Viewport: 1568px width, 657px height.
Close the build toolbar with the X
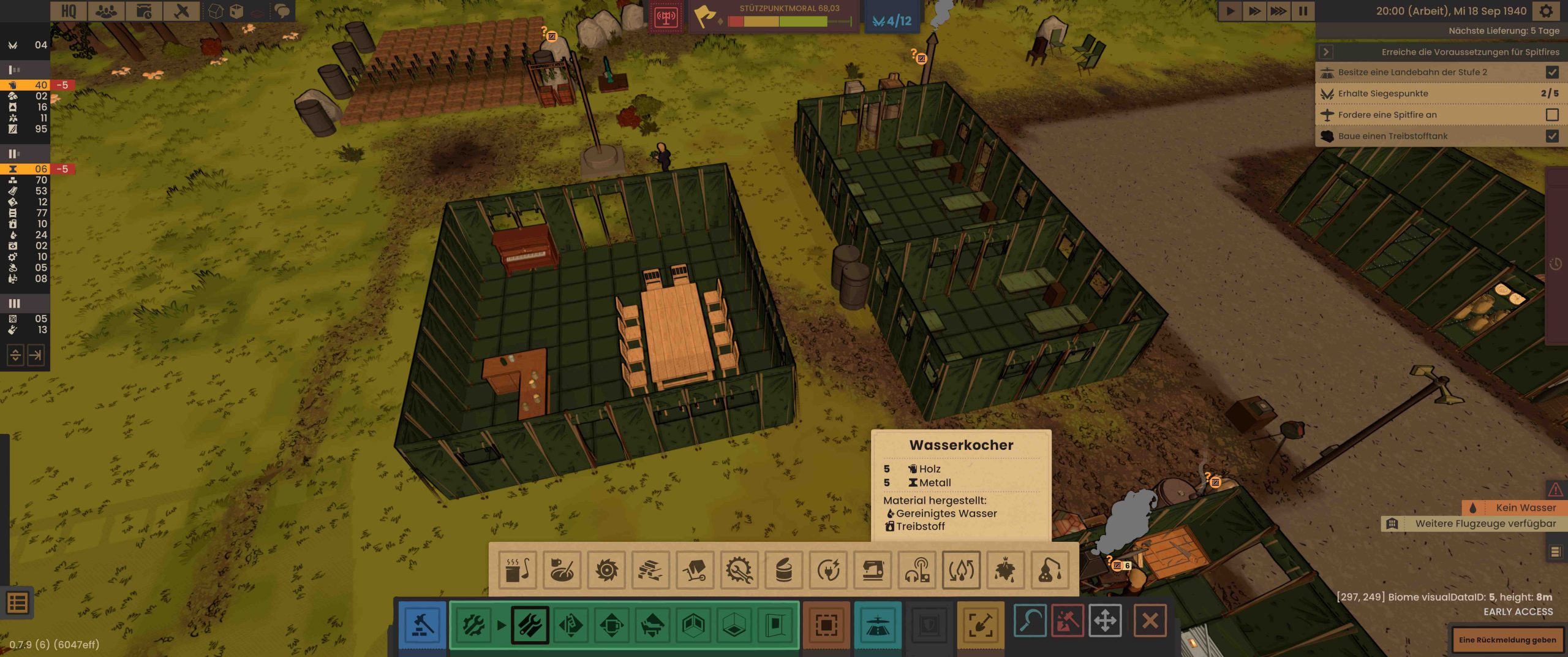coord(1150,621)
